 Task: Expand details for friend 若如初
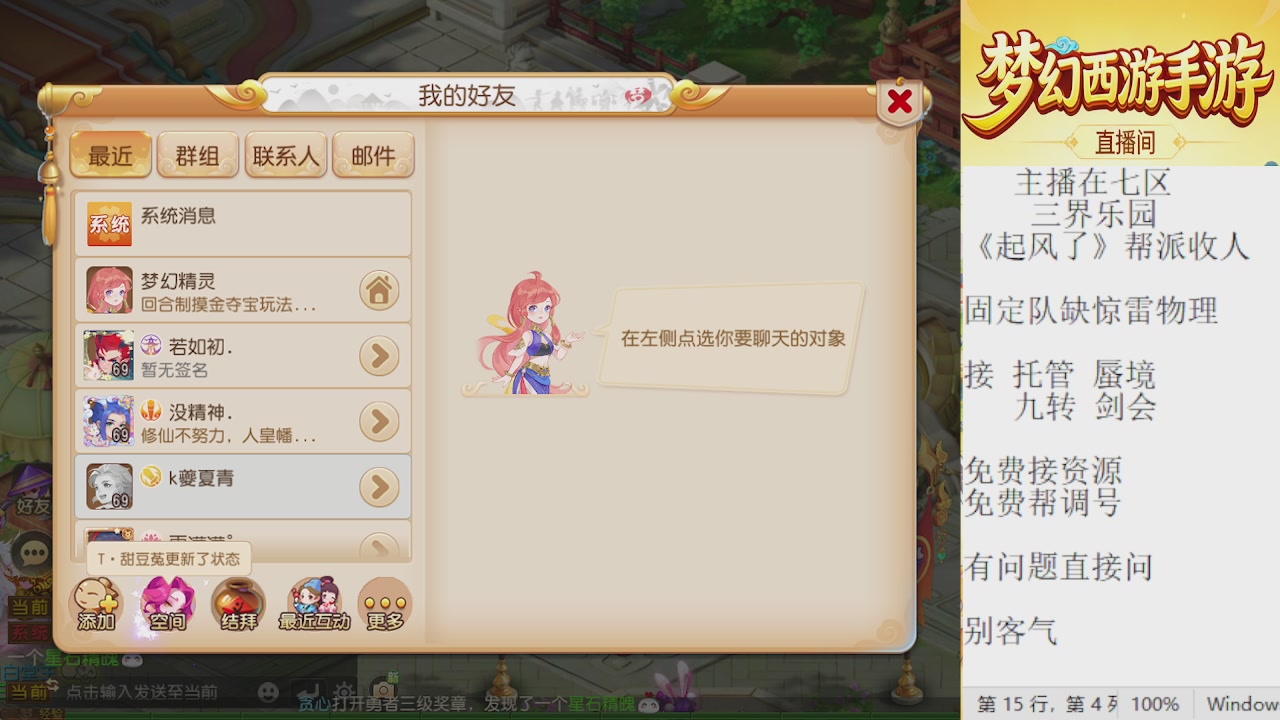pos(379,356)
